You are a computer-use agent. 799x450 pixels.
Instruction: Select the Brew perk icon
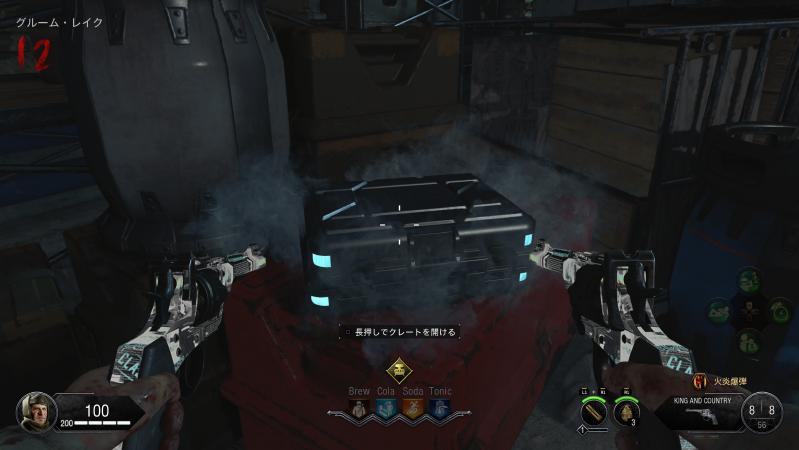[x=360, y=407]
